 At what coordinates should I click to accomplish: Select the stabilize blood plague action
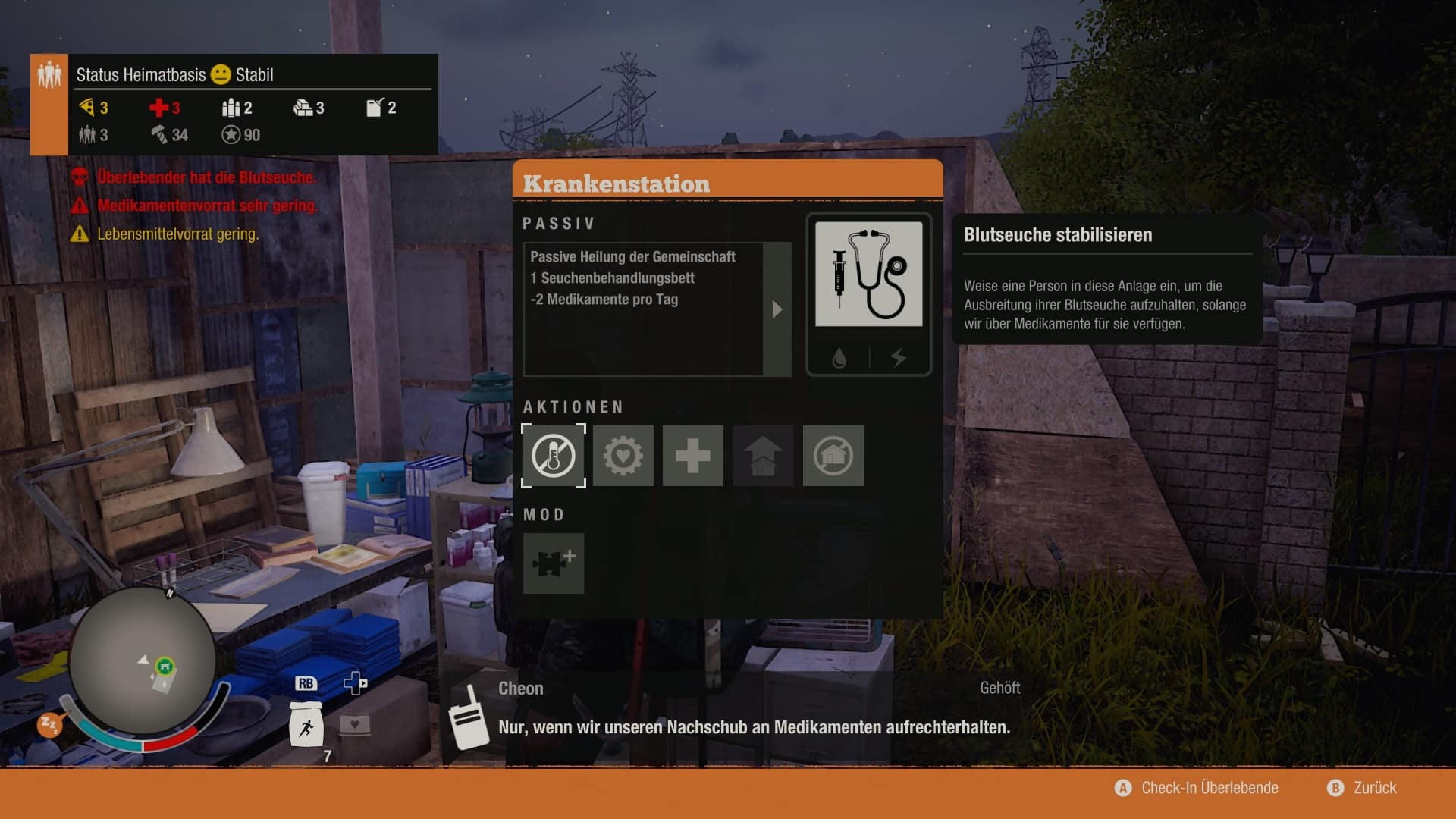click(x=554, y=456)
